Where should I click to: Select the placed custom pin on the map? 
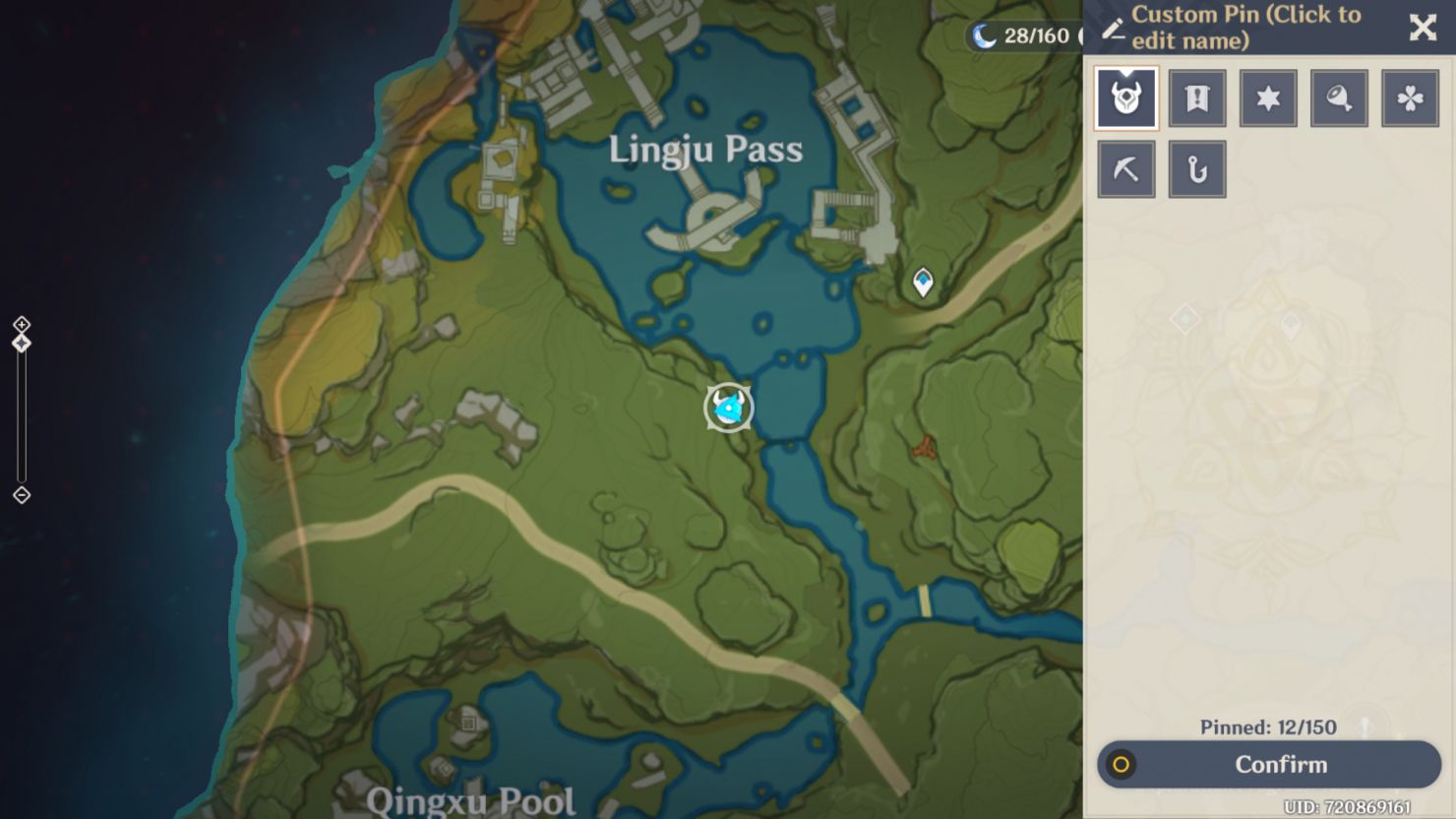[727, 406]
